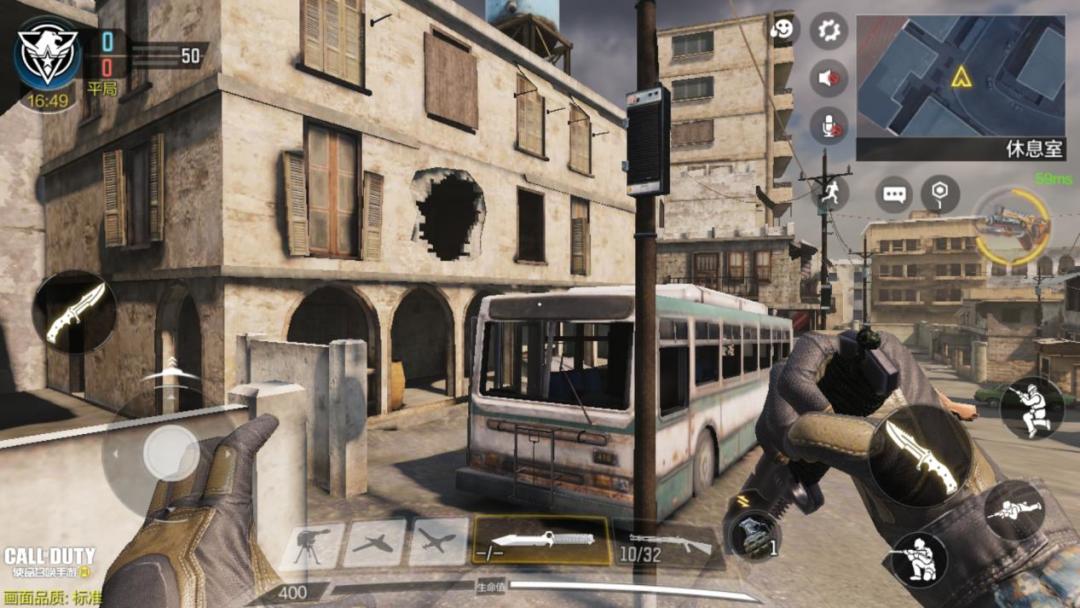
Task: Open the settings gear icon
Action: 828,30
